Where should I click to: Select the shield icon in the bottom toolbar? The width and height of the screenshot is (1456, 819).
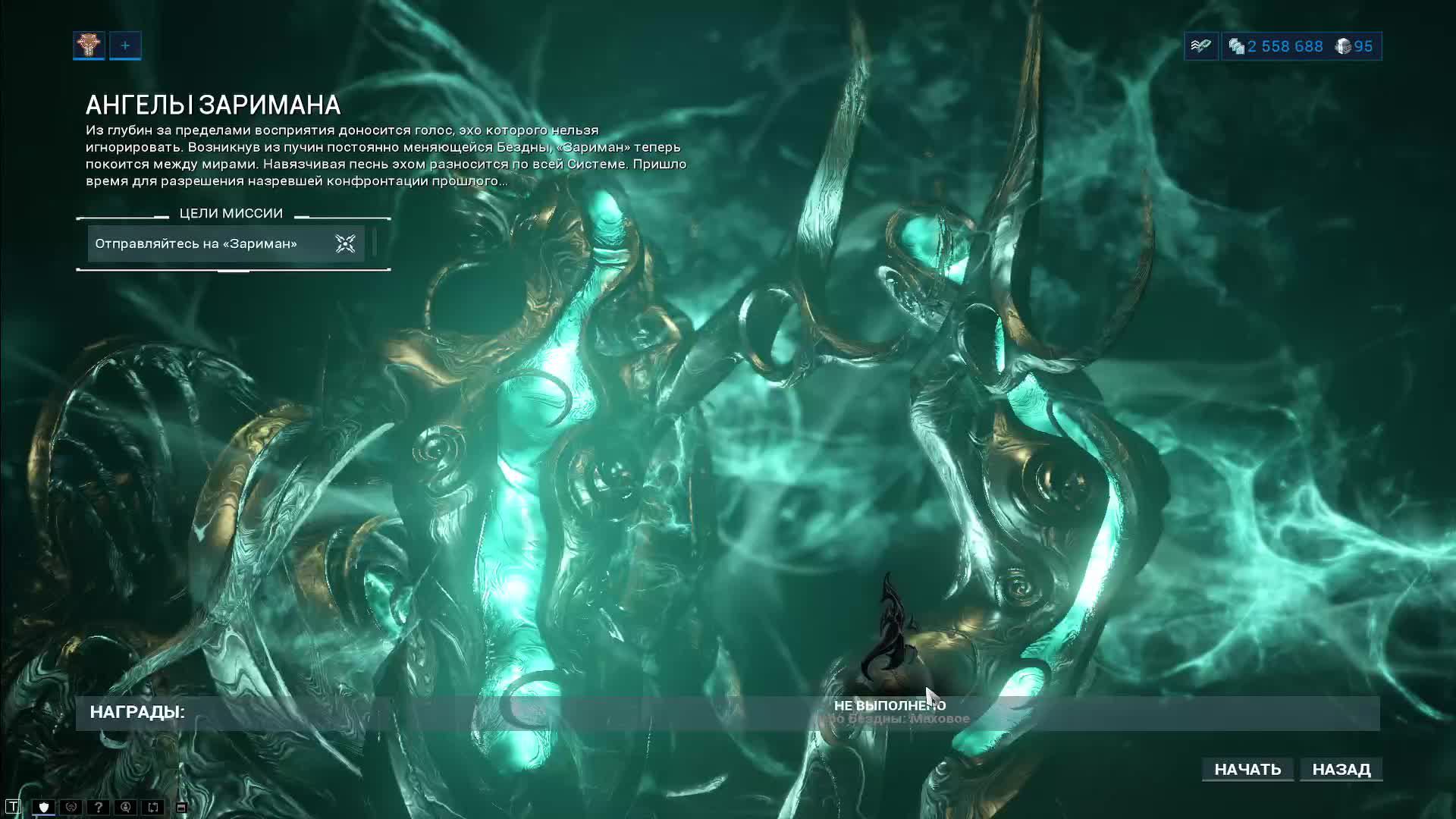[43, 807]
